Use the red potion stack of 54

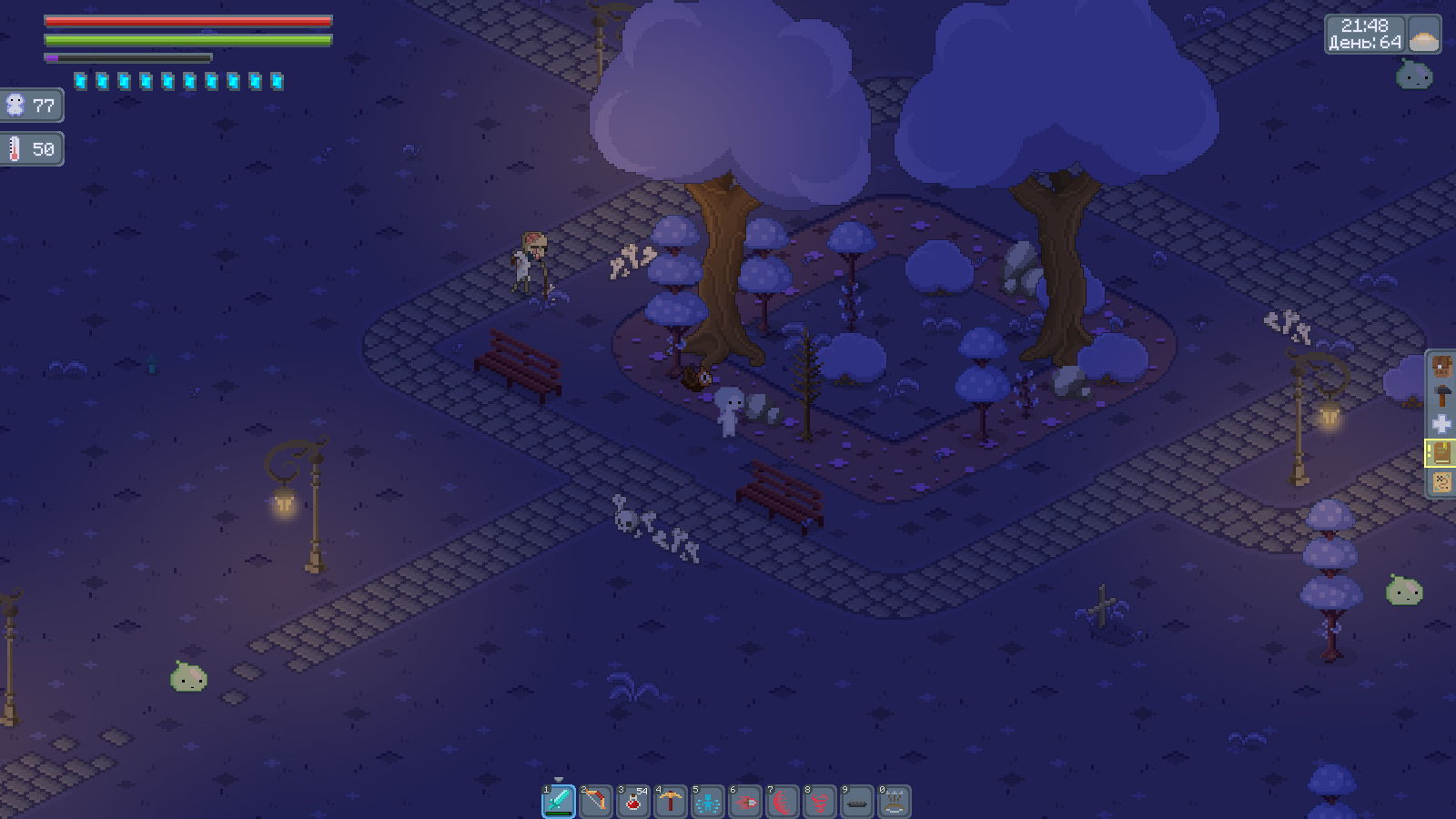tap(633, 802)
